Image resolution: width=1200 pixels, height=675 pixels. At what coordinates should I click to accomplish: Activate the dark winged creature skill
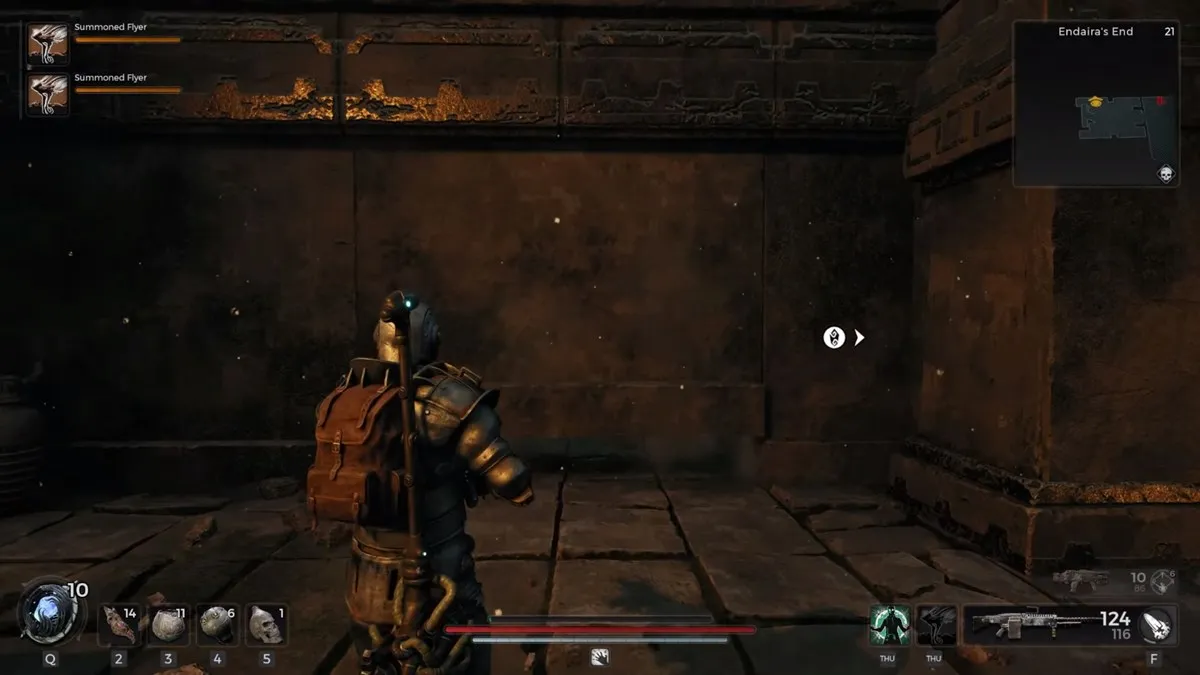pos(937,625)
